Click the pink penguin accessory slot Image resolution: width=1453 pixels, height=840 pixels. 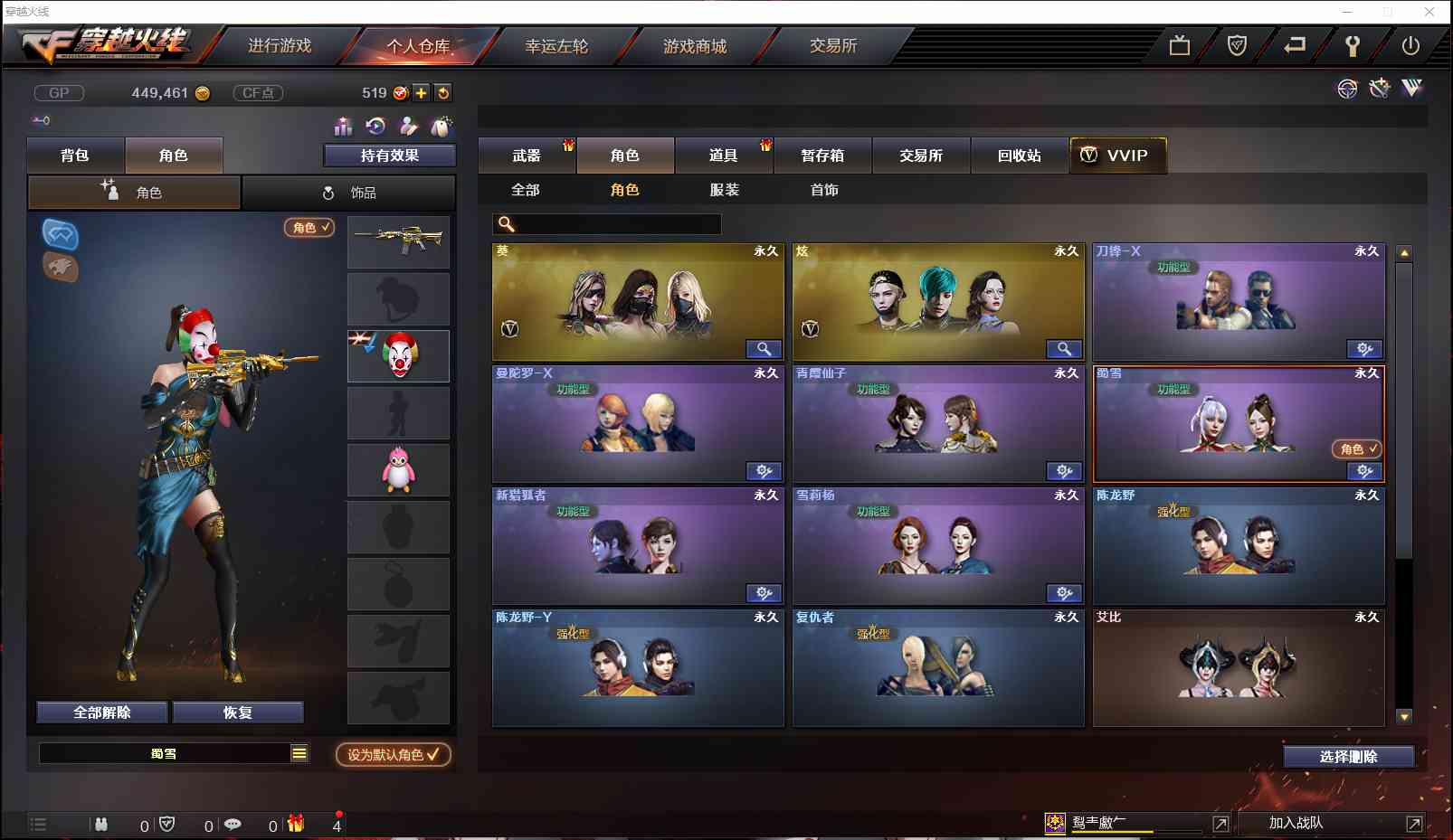coord(398,469)
